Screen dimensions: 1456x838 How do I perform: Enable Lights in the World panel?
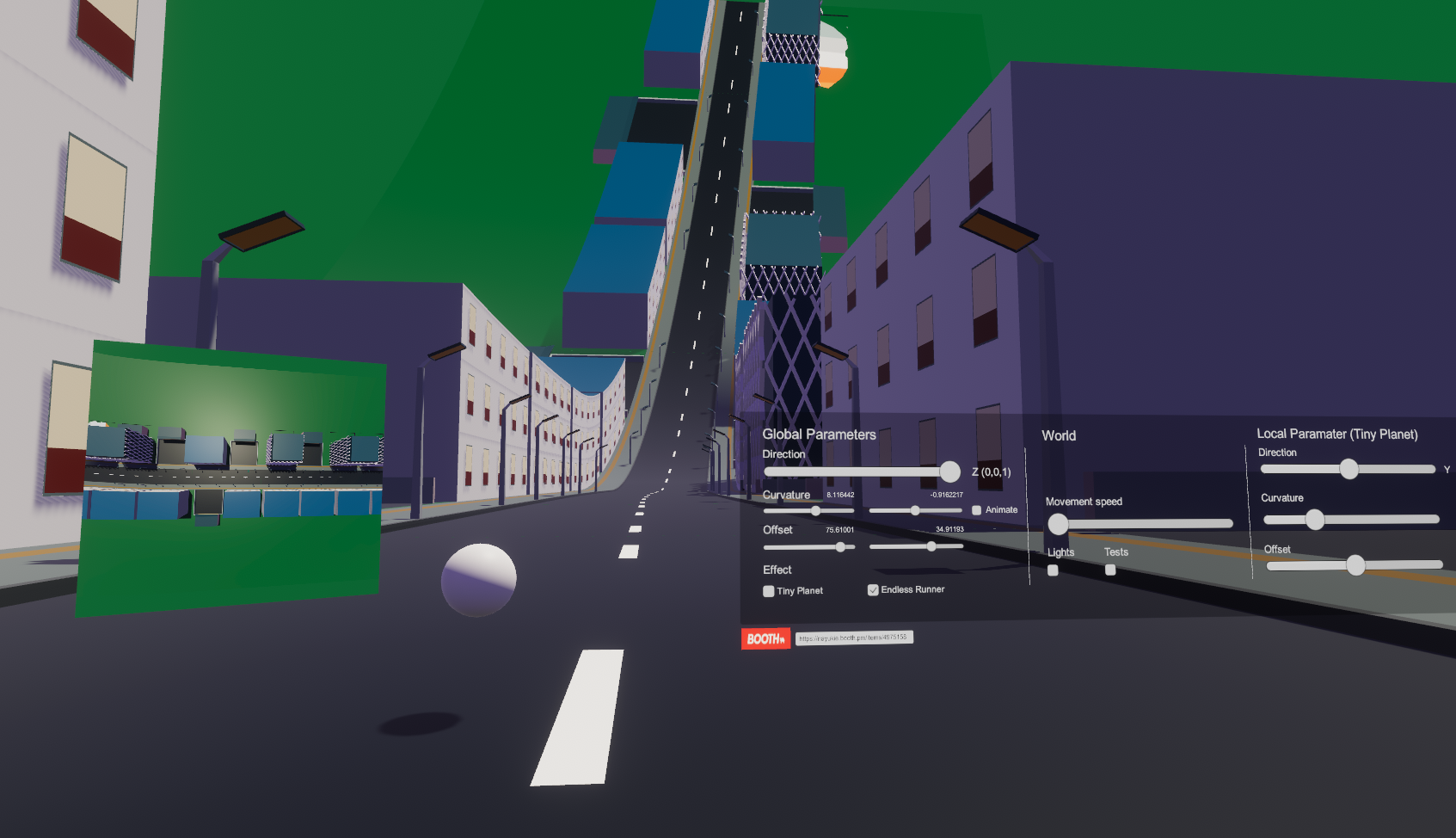pos(1054,570)
